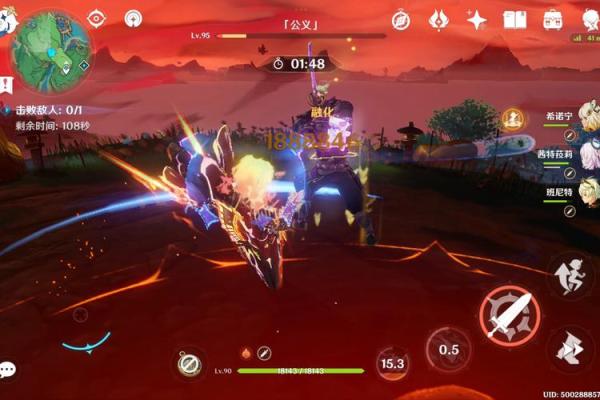Open the four-pointed star wish menu
Image resolution: width=600 pixels, height=400 pixels.
click(x=477, y=19)
